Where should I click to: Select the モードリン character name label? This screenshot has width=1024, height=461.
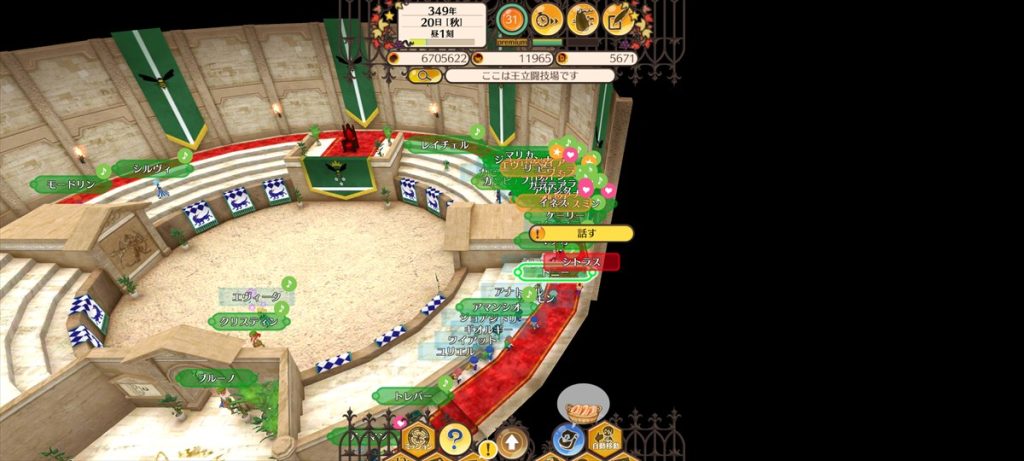[x=70, y=185]
